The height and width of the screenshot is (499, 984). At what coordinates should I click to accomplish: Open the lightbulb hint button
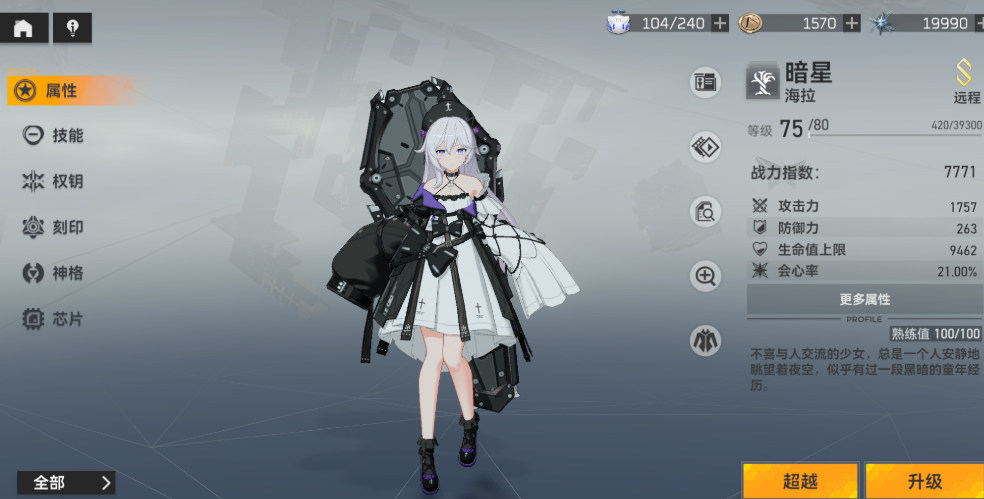pyautogui.click(x=72, y=28)
